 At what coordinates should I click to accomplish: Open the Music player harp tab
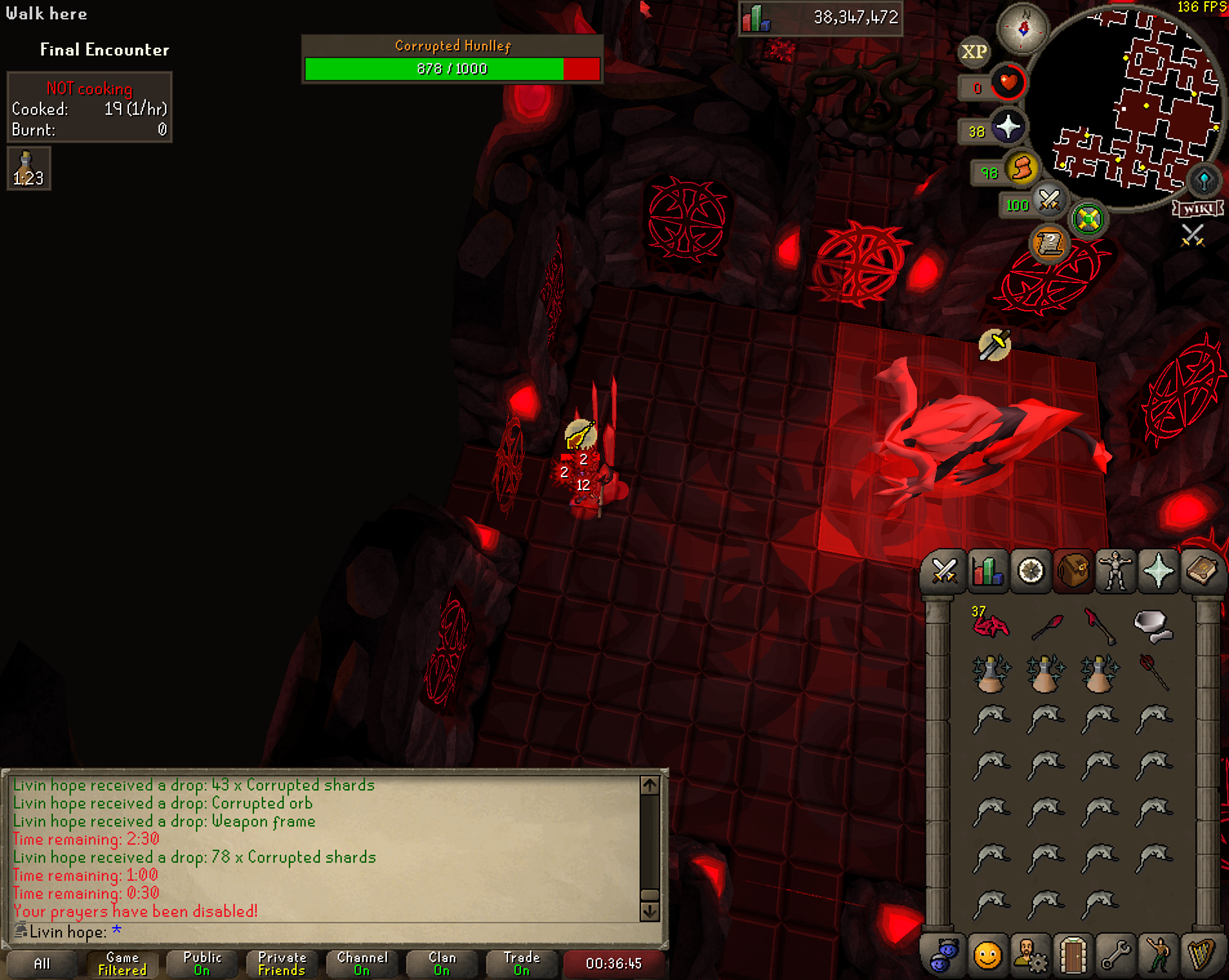(1201, 955)
